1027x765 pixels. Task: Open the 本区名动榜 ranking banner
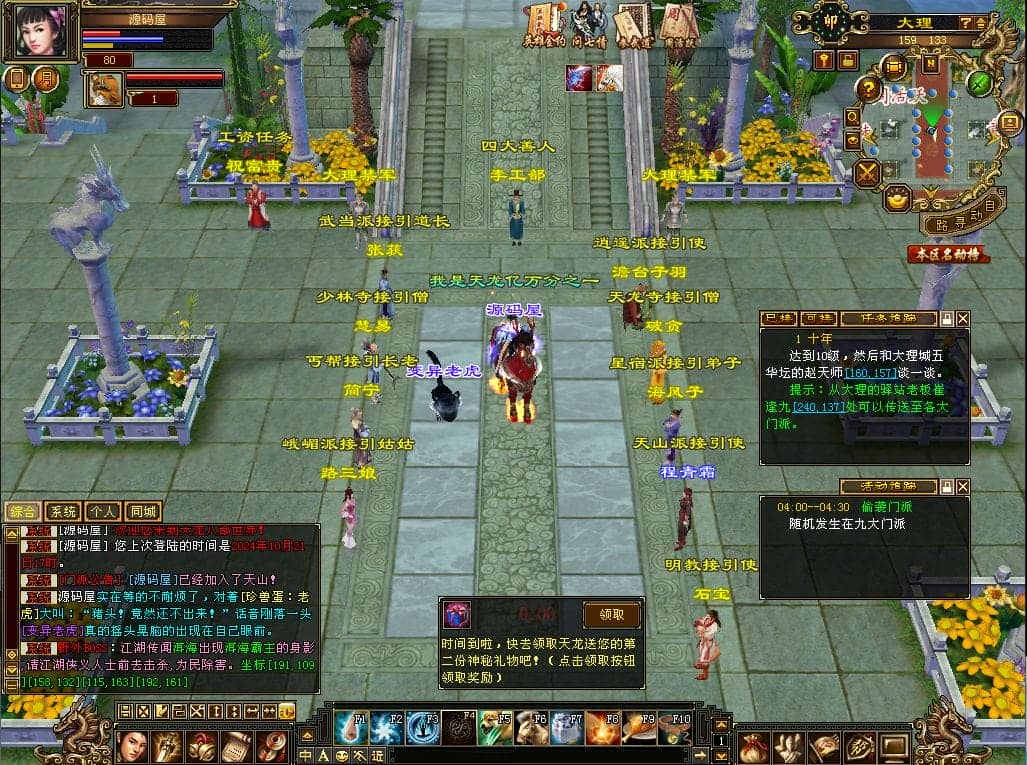tap(948, 254)
